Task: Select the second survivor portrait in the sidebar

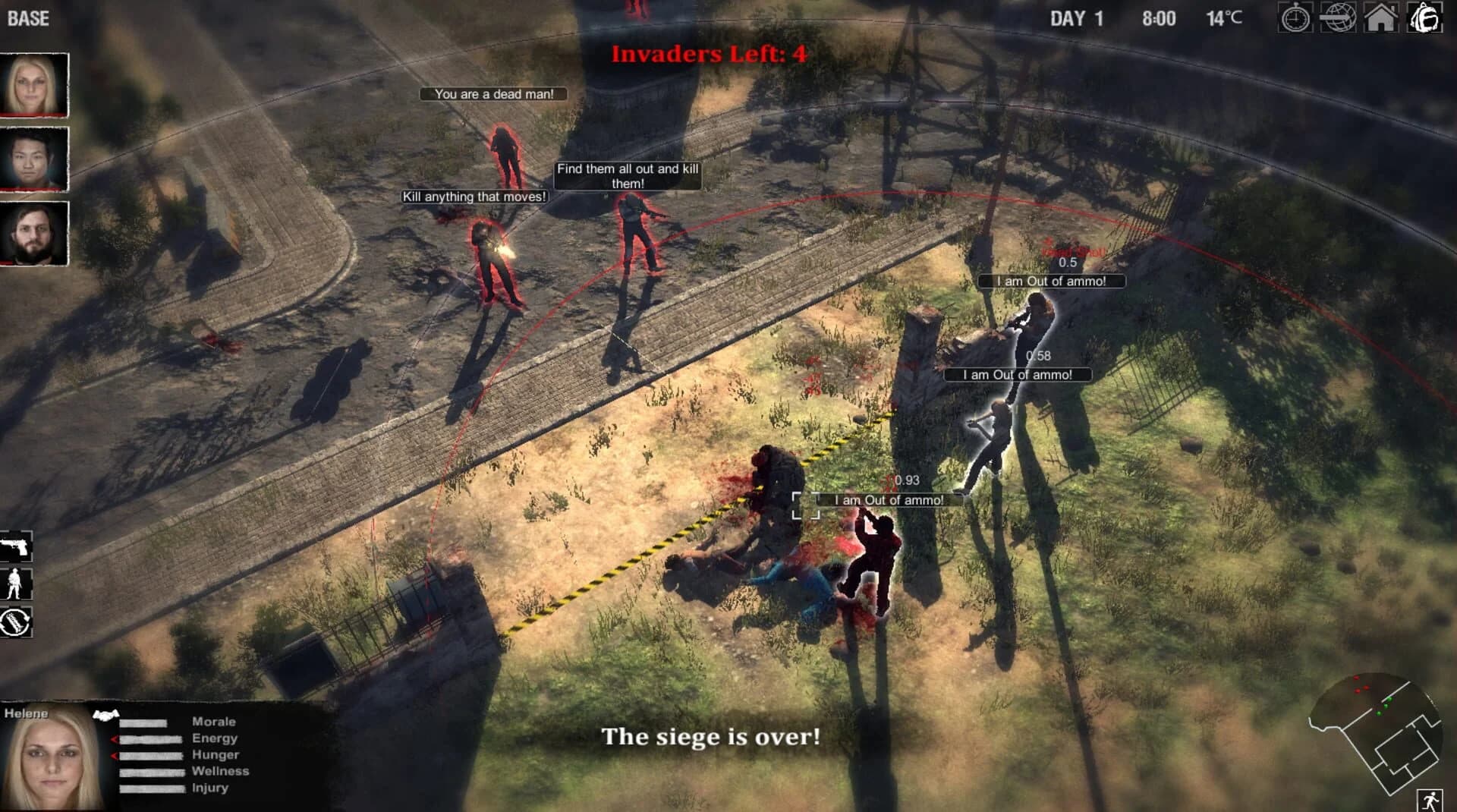Action: pyautogui.click(x=33, y=159)
